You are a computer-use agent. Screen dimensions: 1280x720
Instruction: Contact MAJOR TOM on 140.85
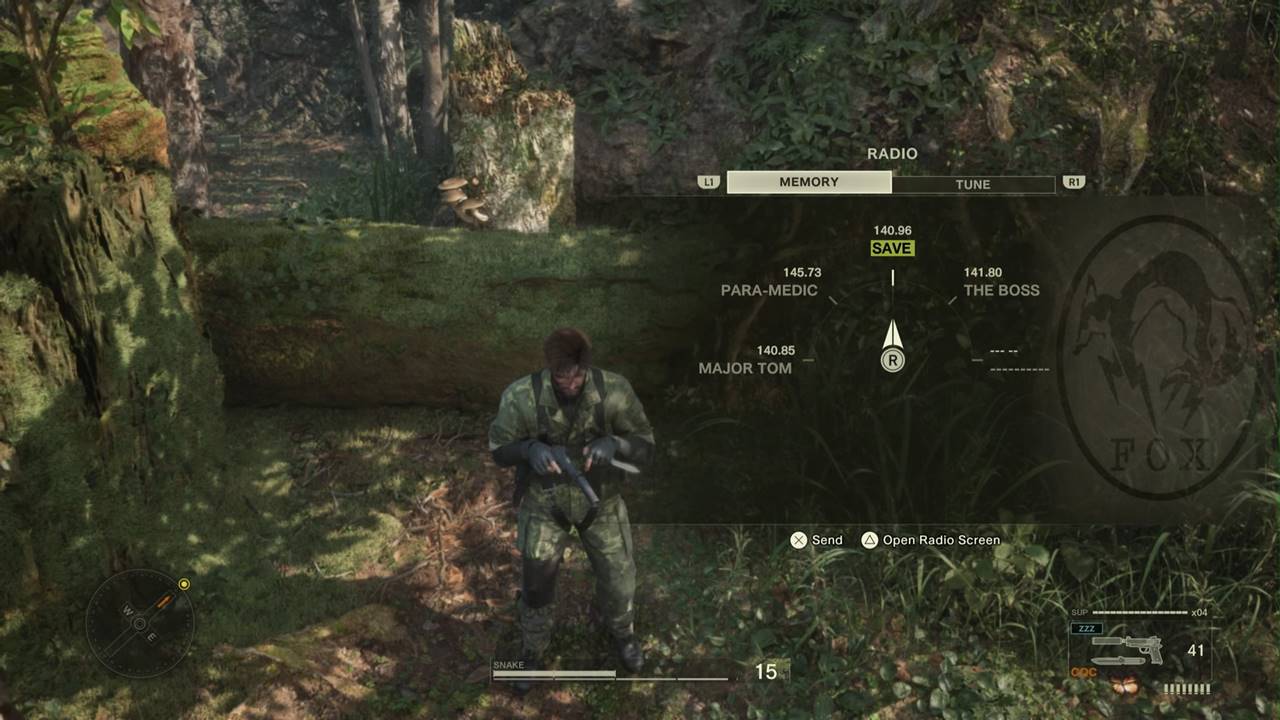(x=745, y=368)
